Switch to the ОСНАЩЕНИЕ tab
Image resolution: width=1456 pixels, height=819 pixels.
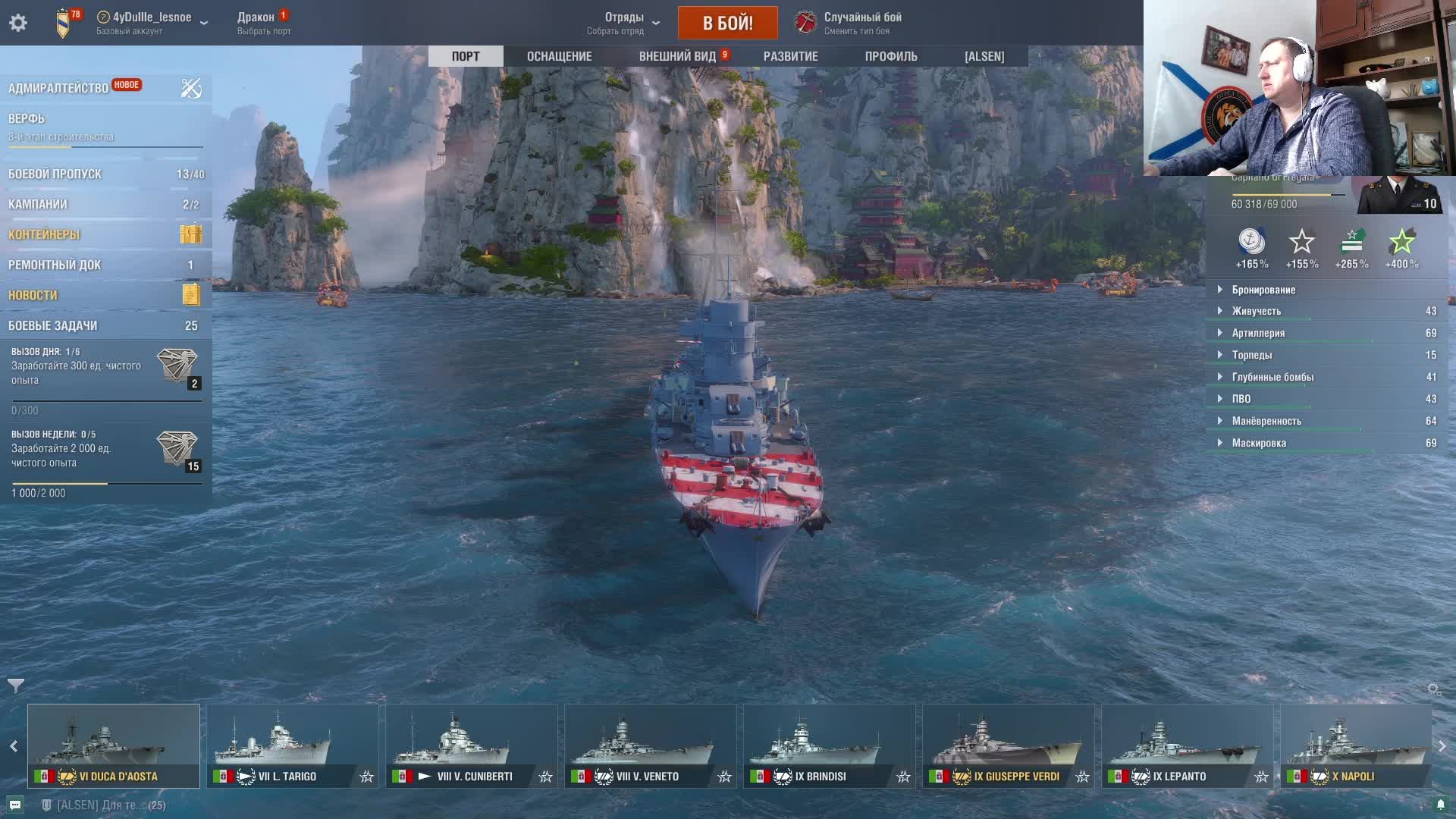click(x=559, y=56)
